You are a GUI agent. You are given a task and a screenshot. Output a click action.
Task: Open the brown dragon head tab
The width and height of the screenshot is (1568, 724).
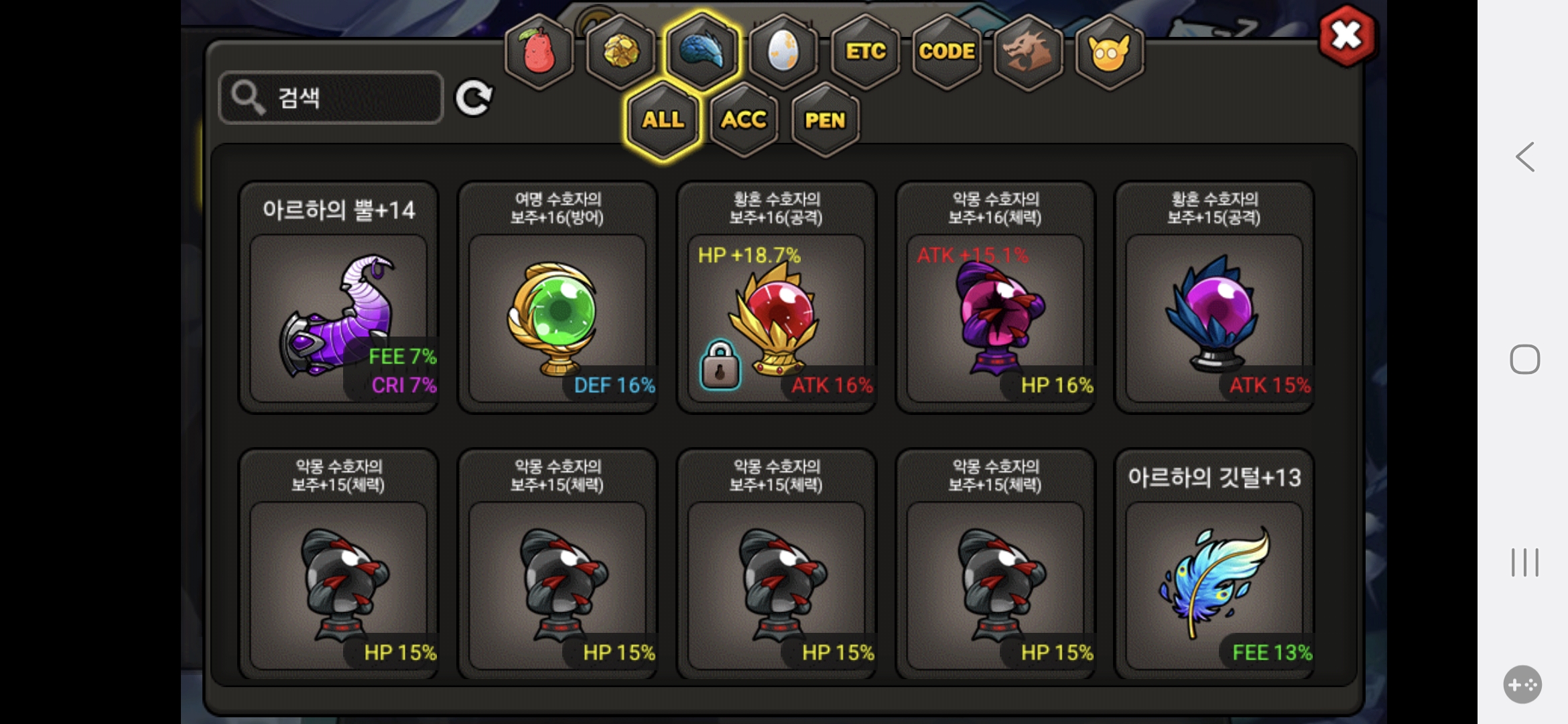pyautogui.click(x=1028, y=52)
